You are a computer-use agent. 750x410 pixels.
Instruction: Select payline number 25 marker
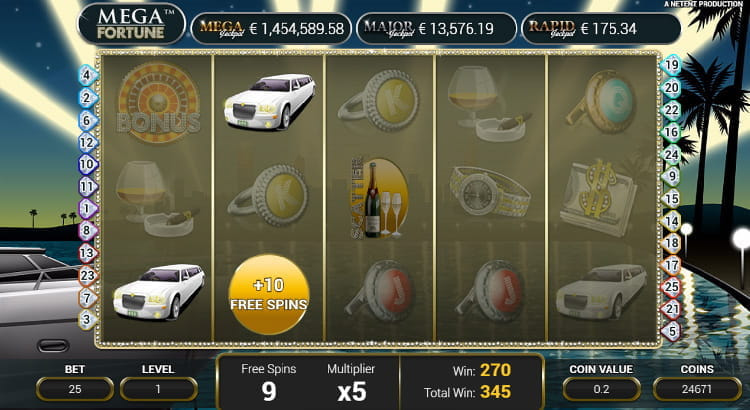point(672,286)
